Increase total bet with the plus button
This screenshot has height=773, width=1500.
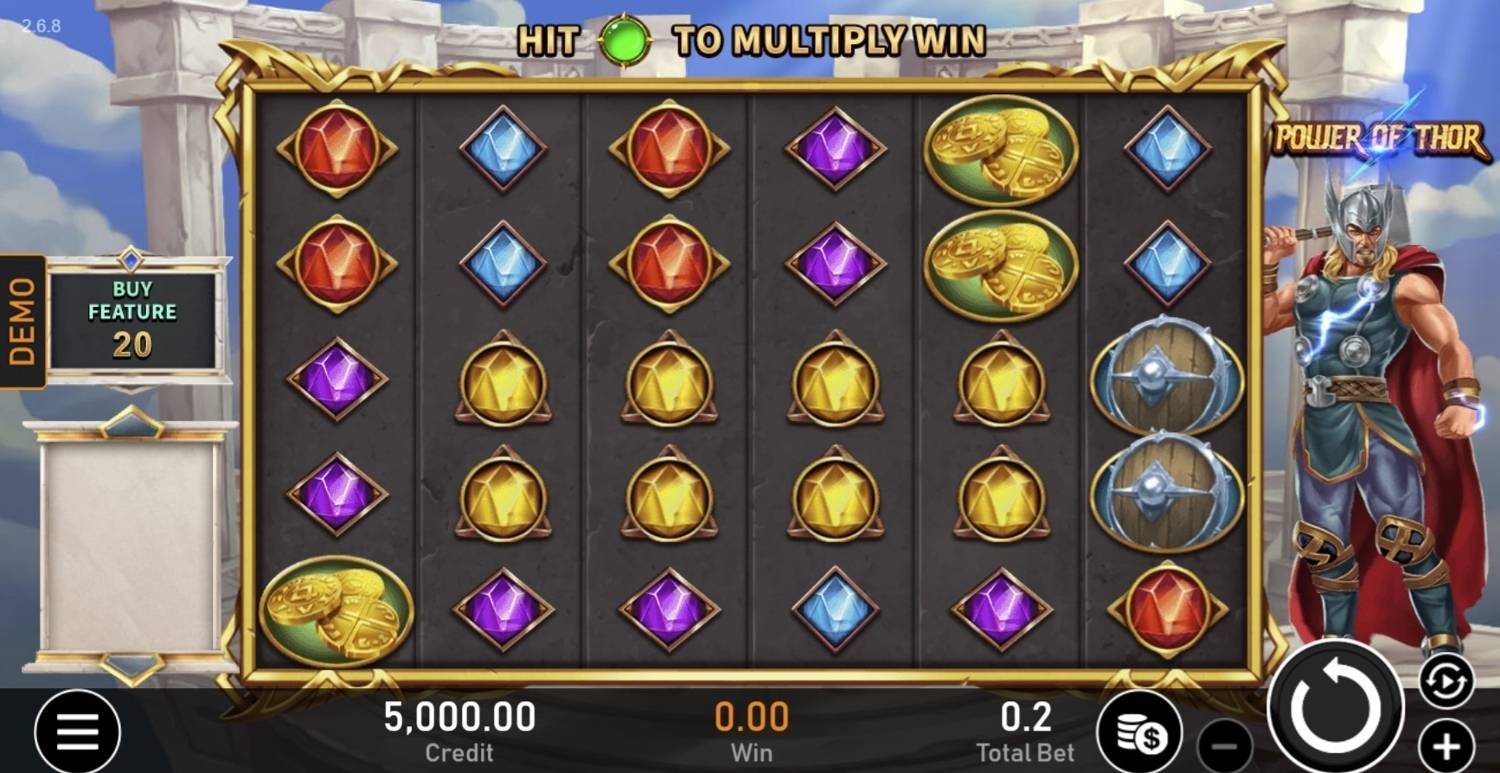tap(1446, 745)
